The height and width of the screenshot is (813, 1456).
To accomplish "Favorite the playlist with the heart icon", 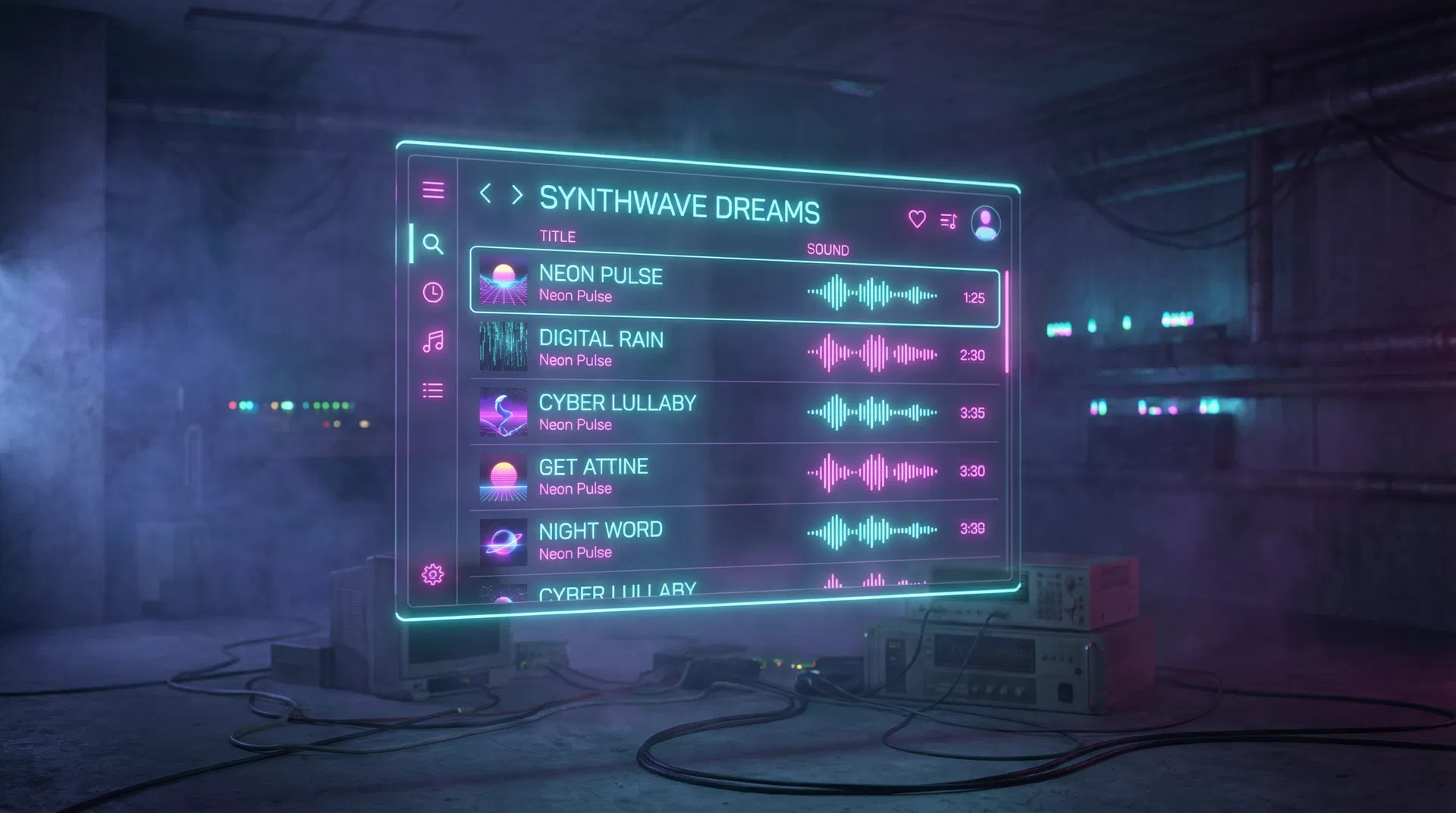I will 917,219.
